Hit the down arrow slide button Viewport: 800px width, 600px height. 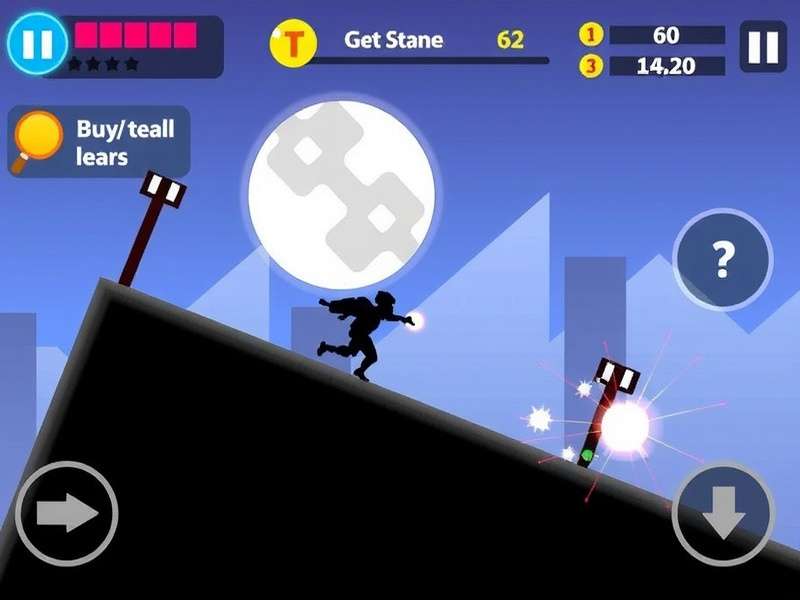pyautogui.click(x=724, y=514)
